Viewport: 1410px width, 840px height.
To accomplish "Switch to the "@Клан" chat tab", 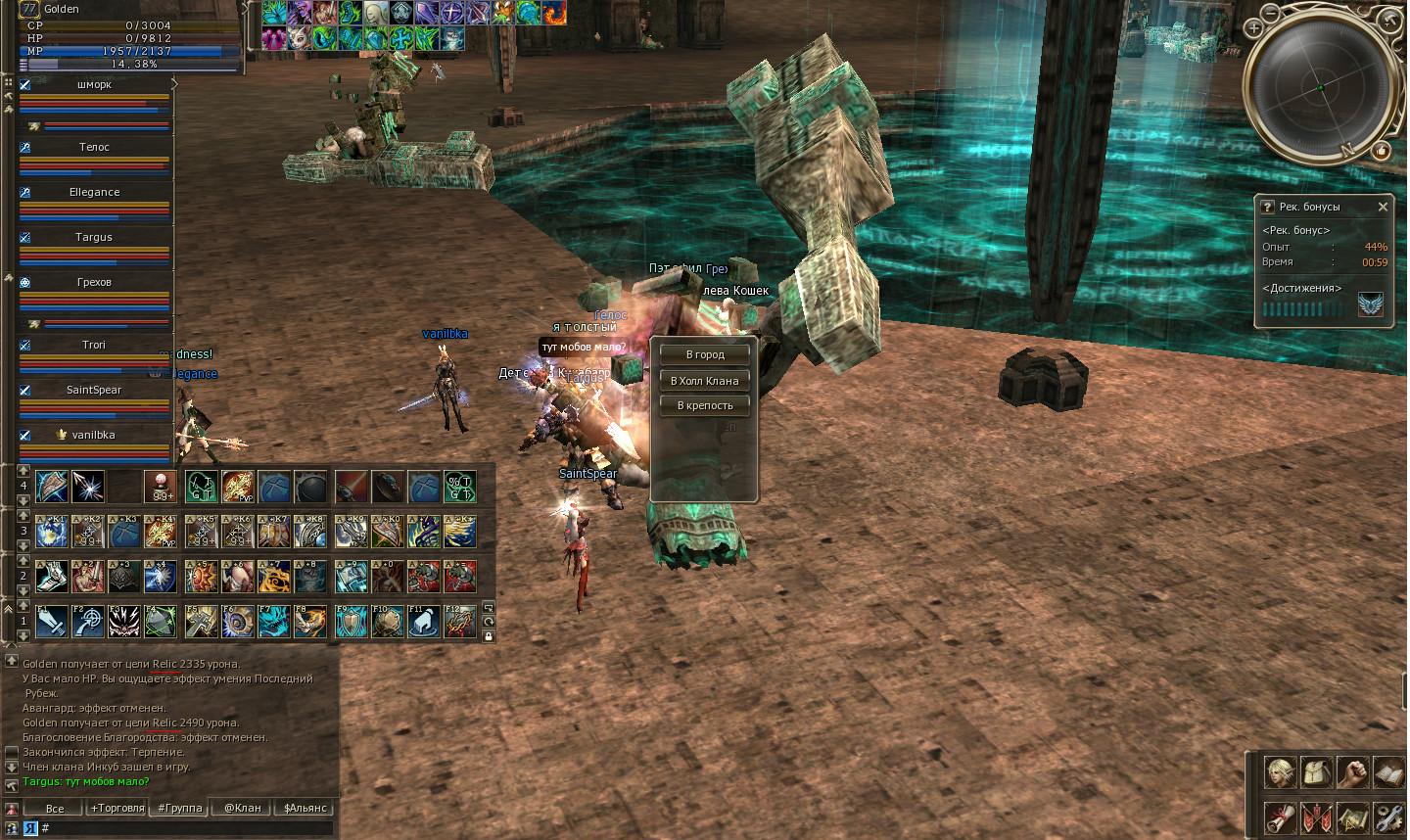I will (x=242, y=808).
